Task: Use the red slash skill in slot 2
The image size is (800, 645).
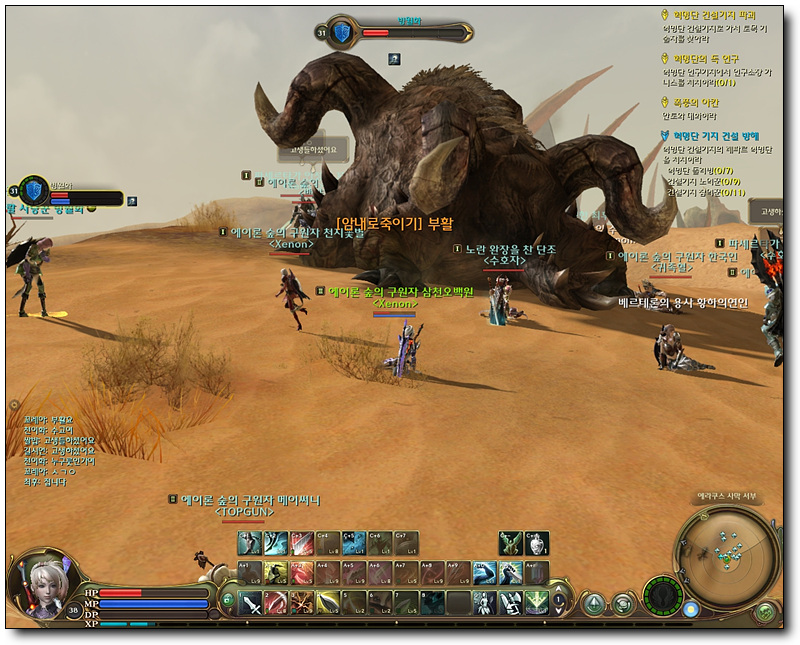Action: (276, 602)
